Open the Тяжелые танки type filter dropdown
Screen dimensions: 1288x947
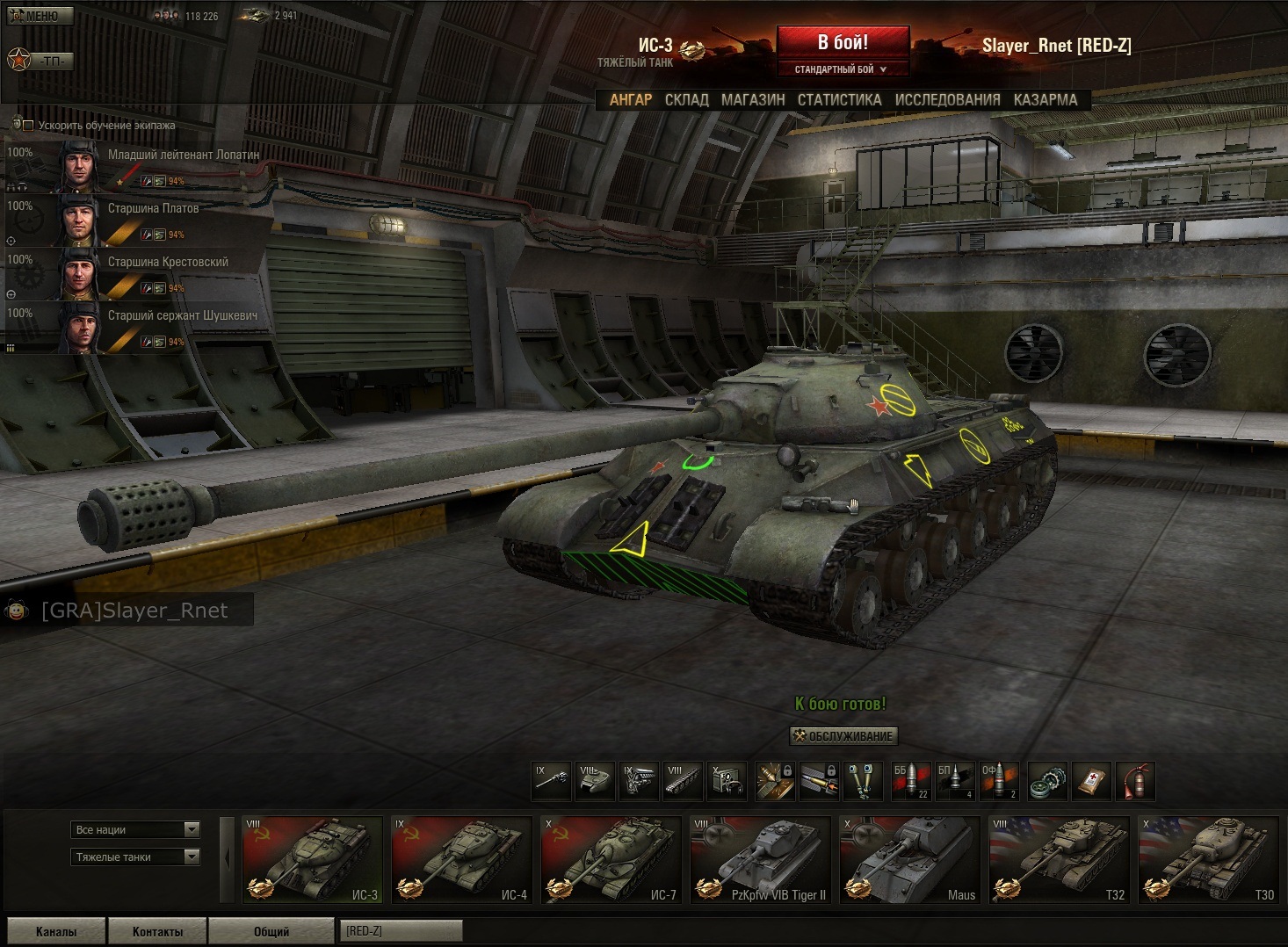pos(135,857)
